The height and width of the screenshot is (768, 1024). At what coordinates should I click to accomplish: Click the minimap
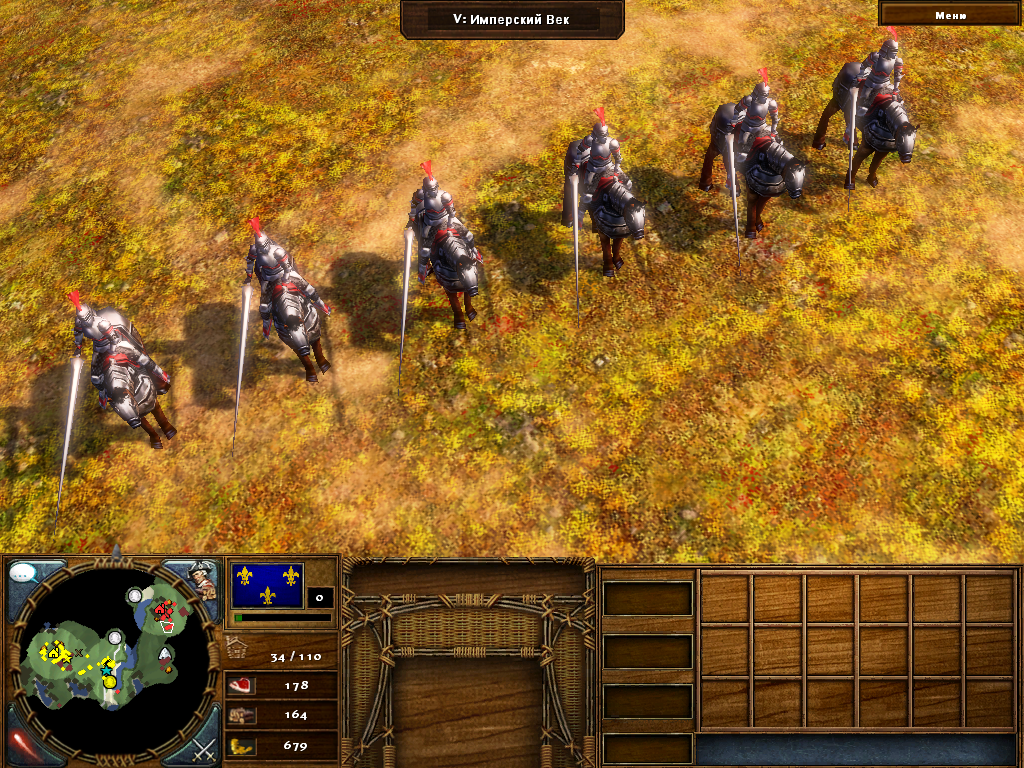click(112, 653)
